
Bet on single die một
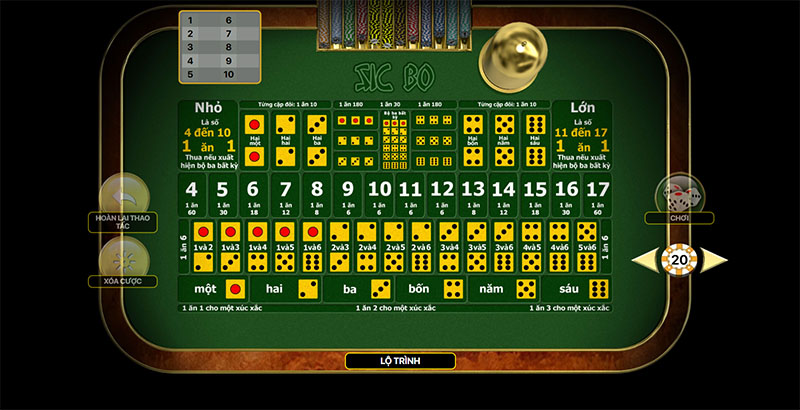tap(220, 289)
